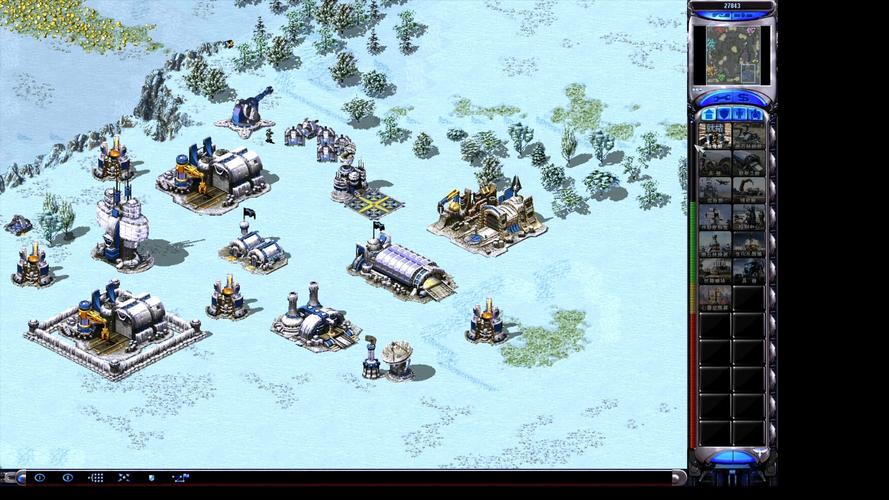889x500 pixels.
Task: Switch to the structures build tab
Action: [x=709, y=114]
